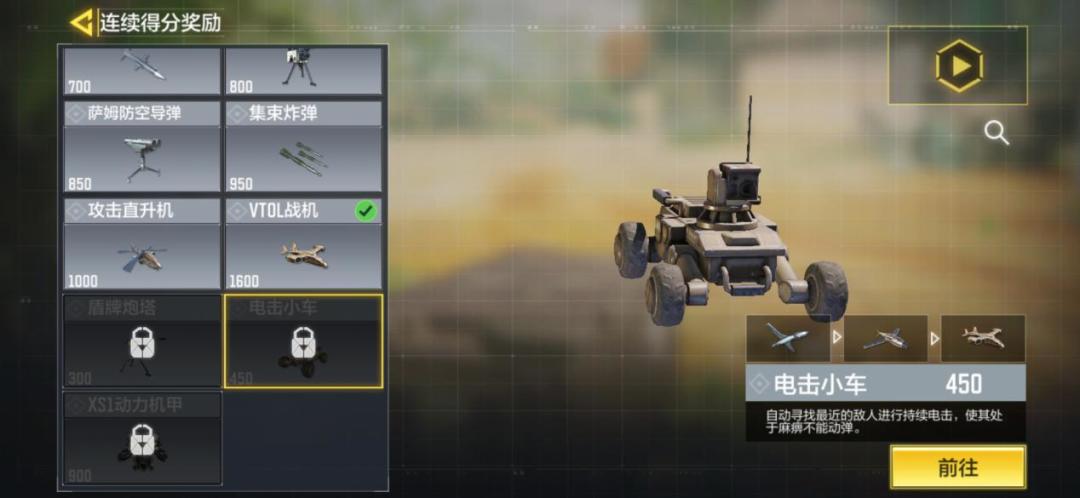Play the scorestreak preview video
Screen dimensions: 1080x498
[958, 66]
